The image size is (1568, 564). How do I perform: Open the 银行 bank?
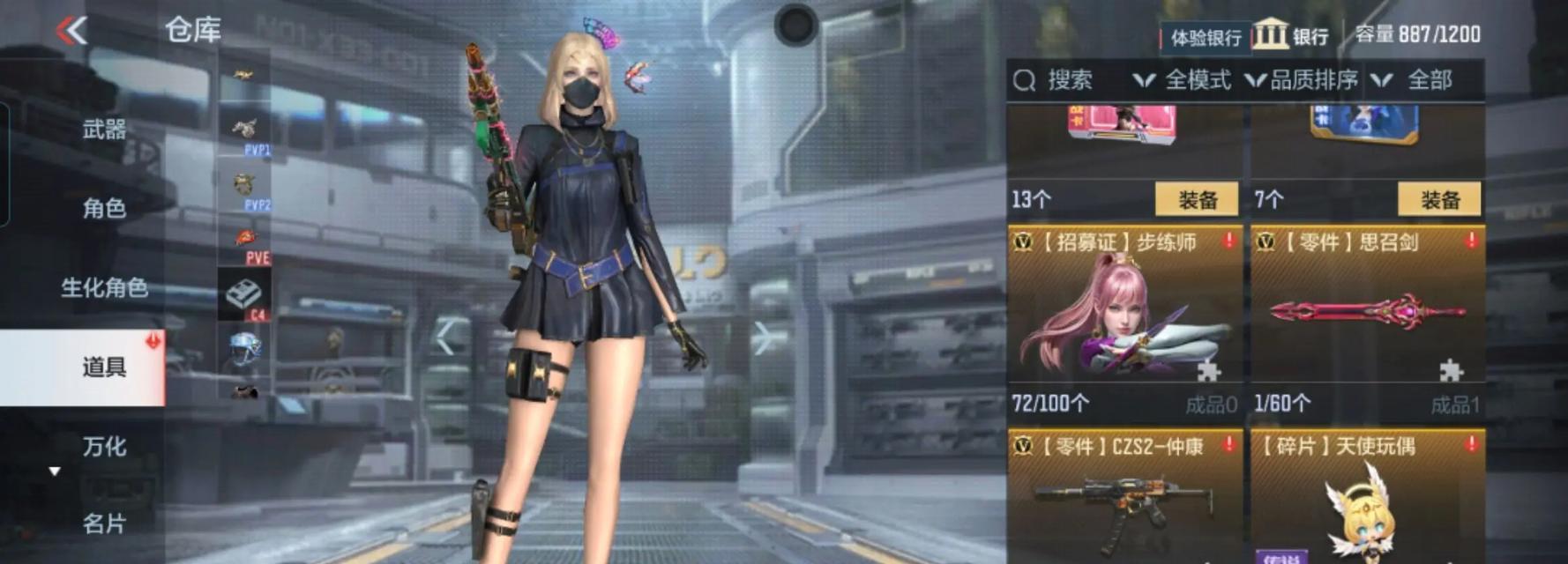tap(1291, 36)
